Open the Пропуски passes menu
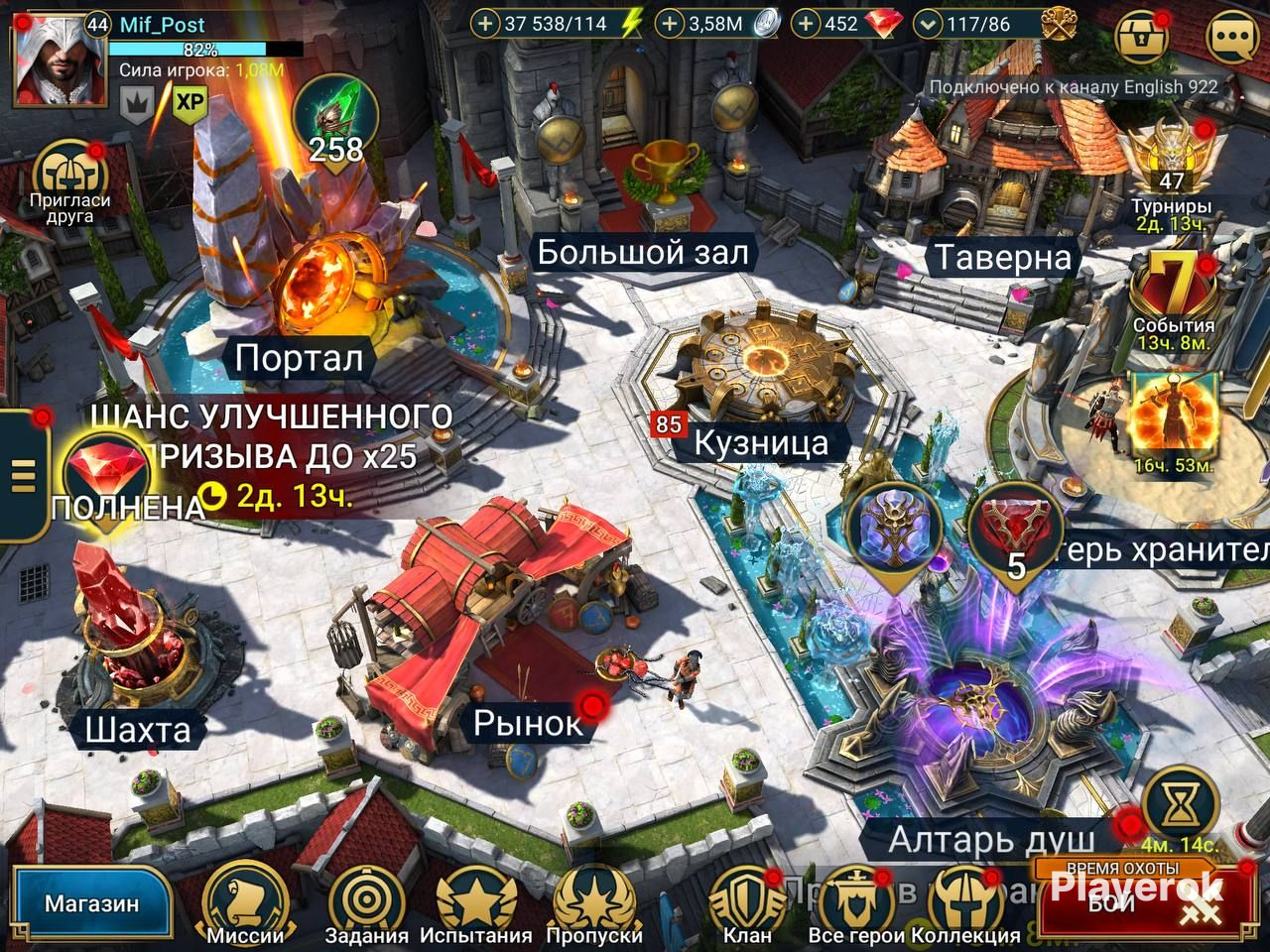The height and width of the screenshot is (952, 1270). 595,901
